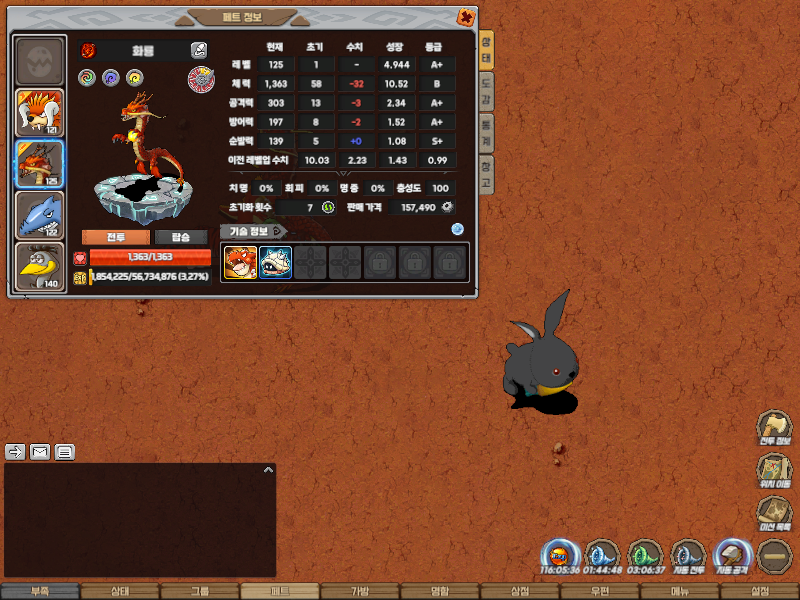The width and height of the screenshot is (800, 600).
Task: Select the white spiked shell skill icon
Action: coord(275,263)
